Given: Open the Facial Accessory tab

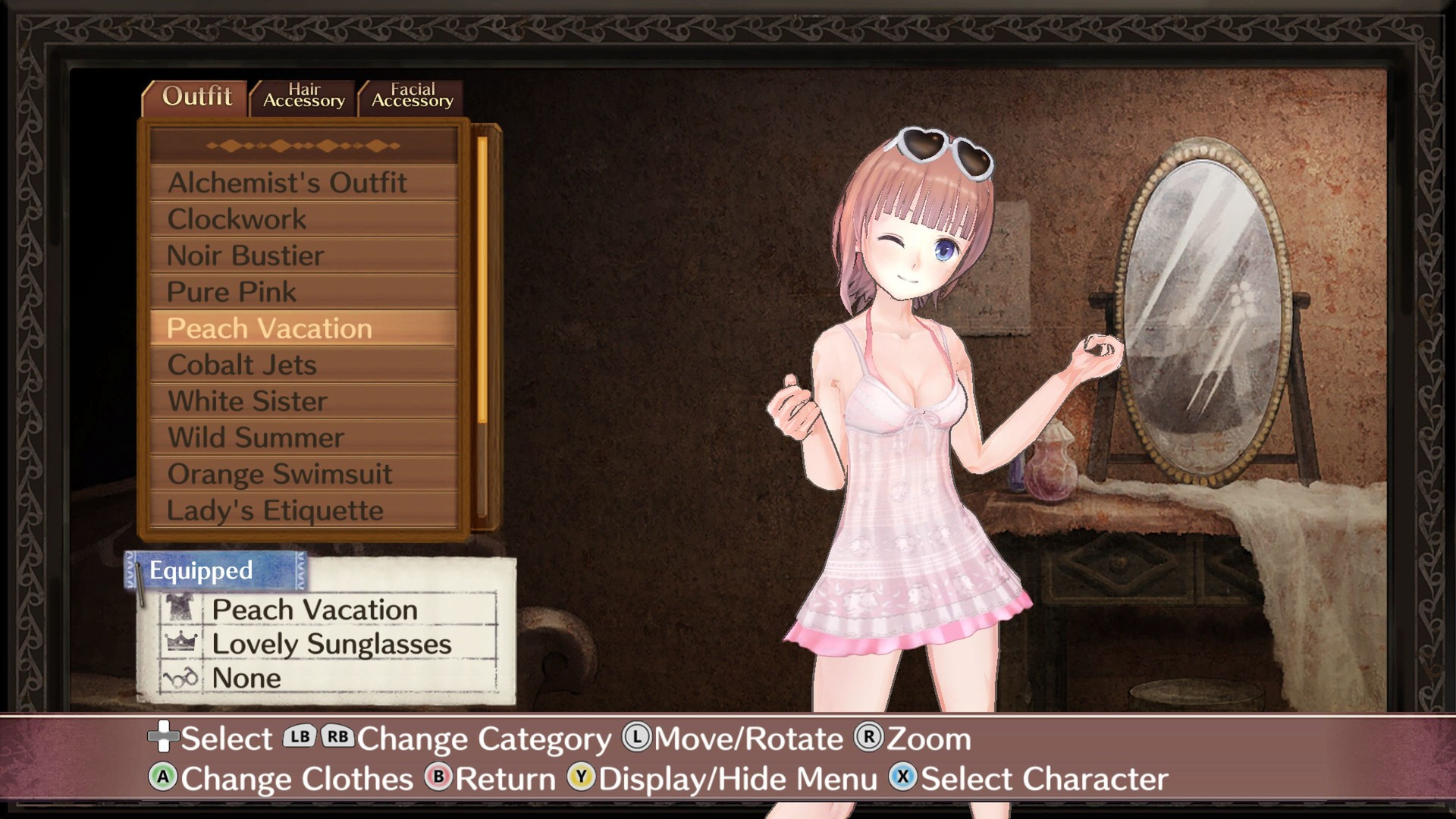Looking at the screenshot, I should point(412,96).
